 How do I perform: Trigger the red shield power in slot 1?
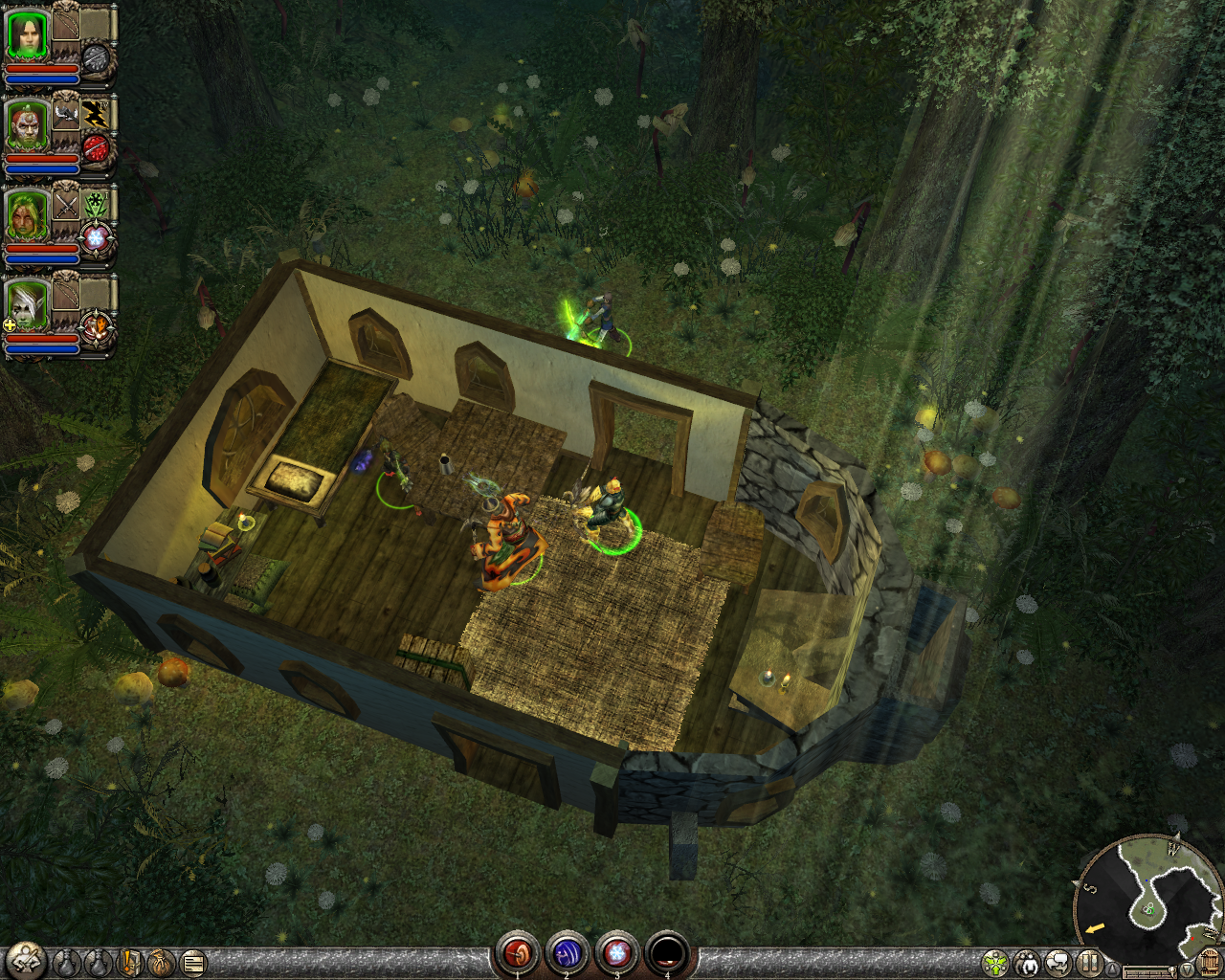tap(518, 952)
